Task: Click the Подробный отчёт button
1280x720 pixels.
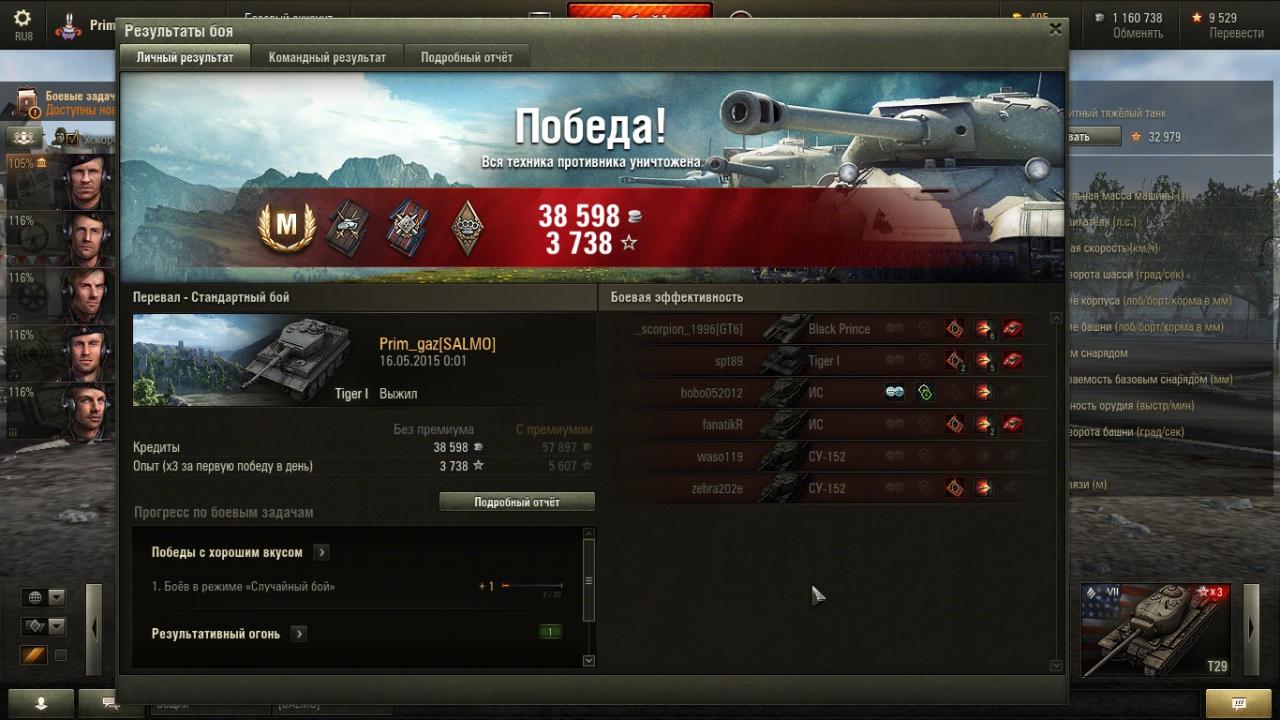Action: click(x=517, y=502)
